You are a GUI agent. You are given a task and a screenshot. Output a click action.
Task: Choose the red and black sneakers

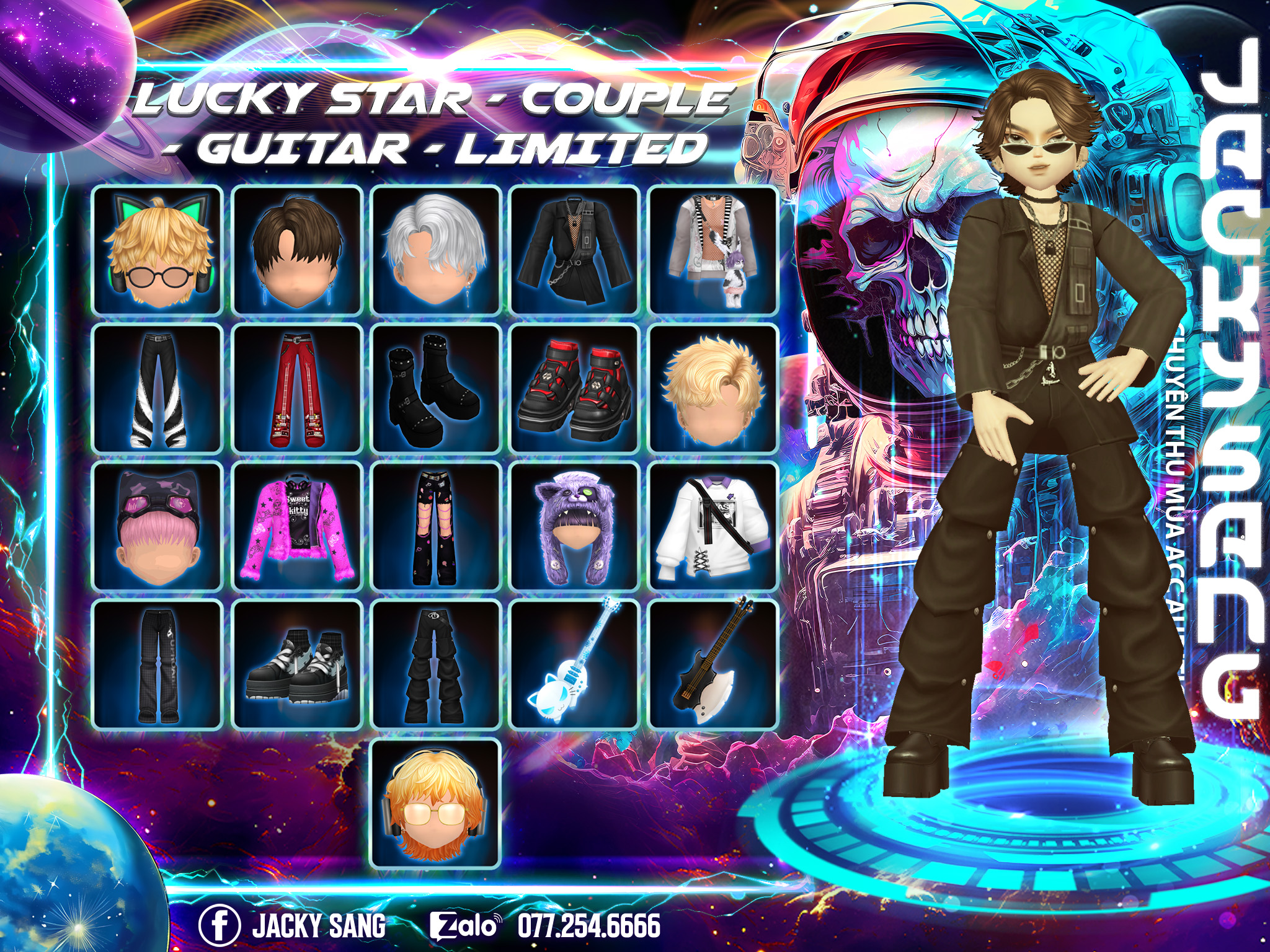pos(574,389)
